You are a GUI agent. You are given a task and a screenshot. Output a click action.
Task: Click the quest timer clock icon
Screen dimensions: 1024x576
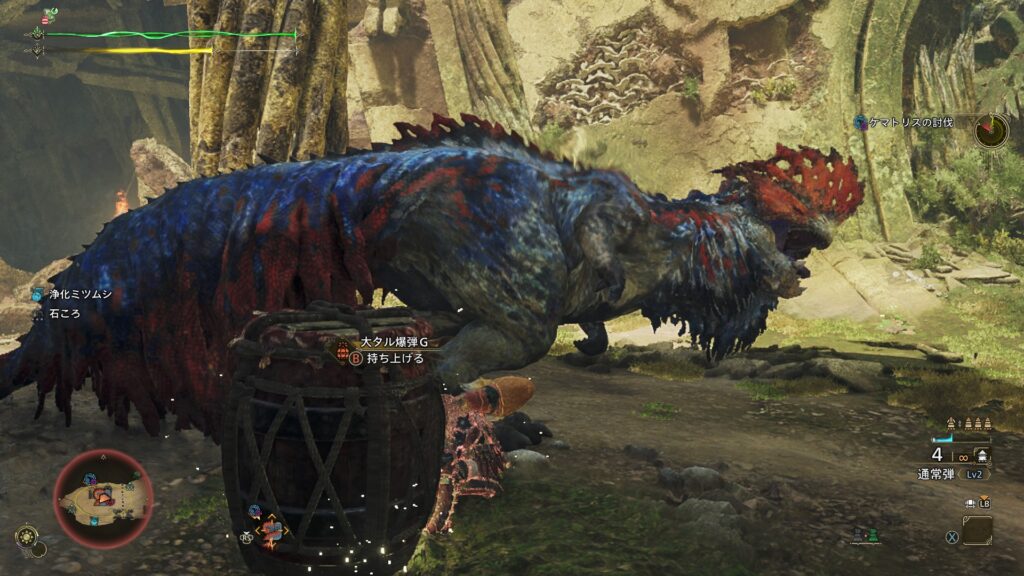pos(991,130)
